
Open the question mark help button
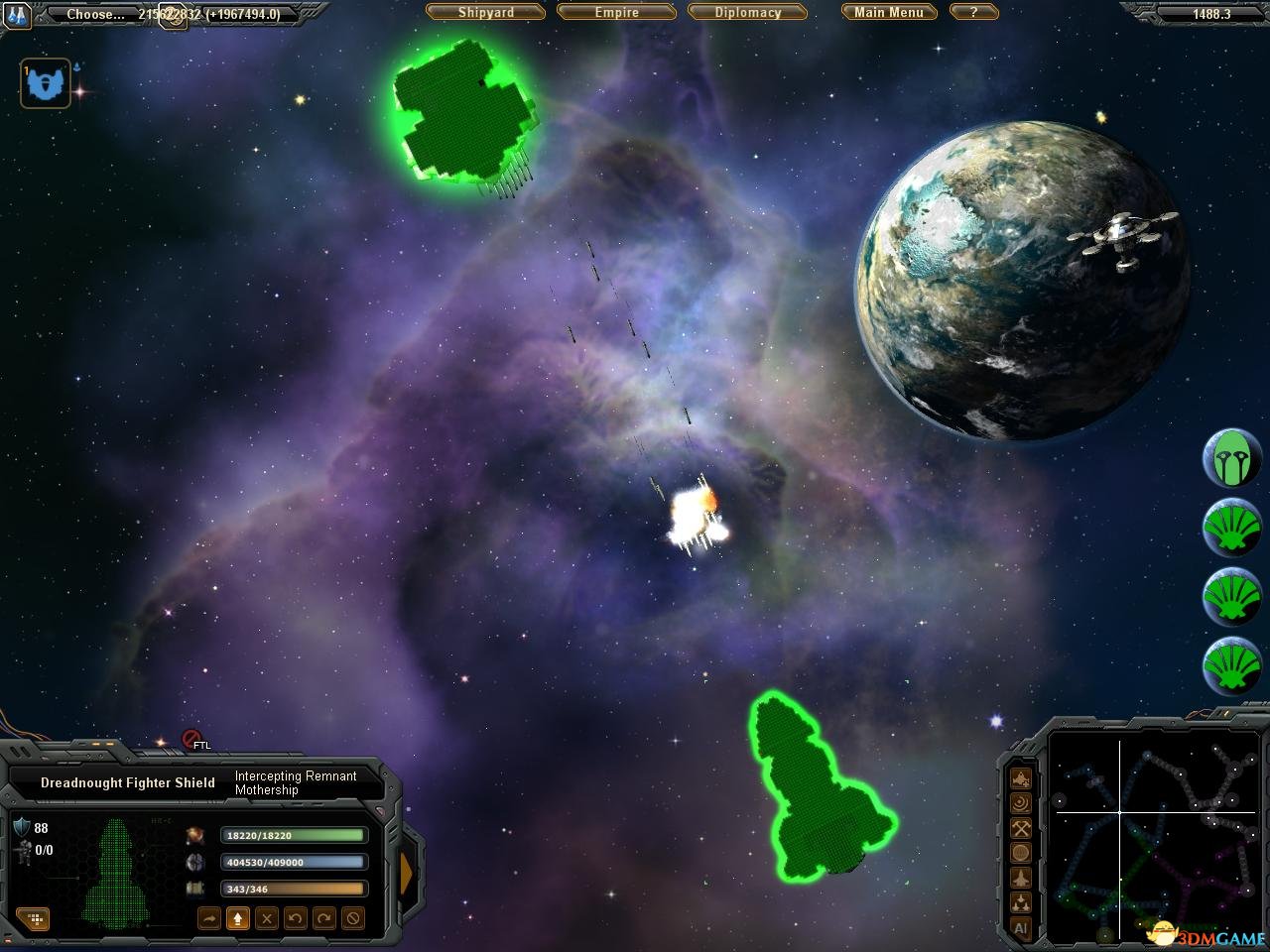pyautogui.click(x=973, y=13)
